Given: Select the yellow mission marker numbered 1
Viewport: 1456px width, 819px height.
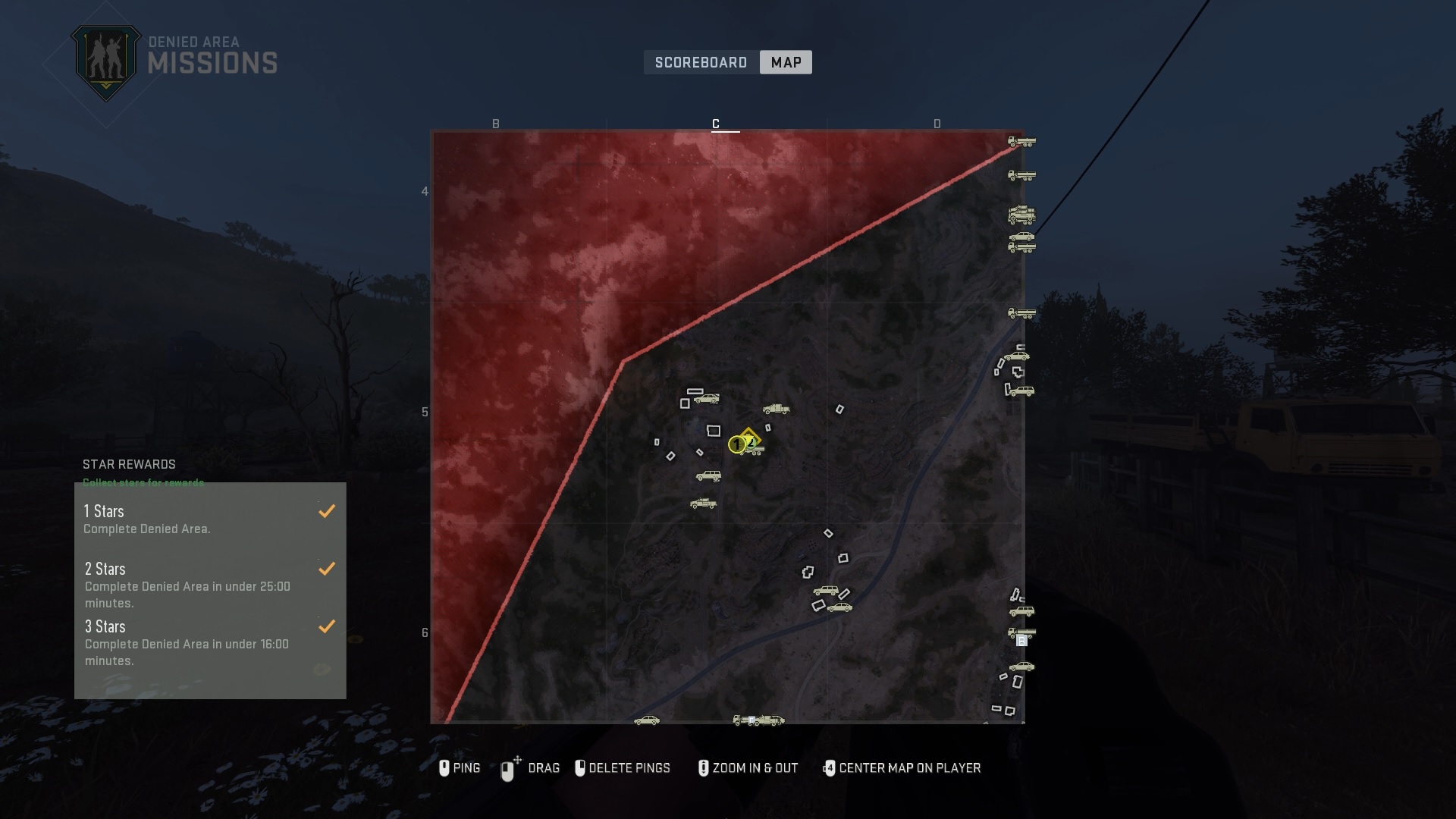Looking at the screenshot, I should (736, 444).
